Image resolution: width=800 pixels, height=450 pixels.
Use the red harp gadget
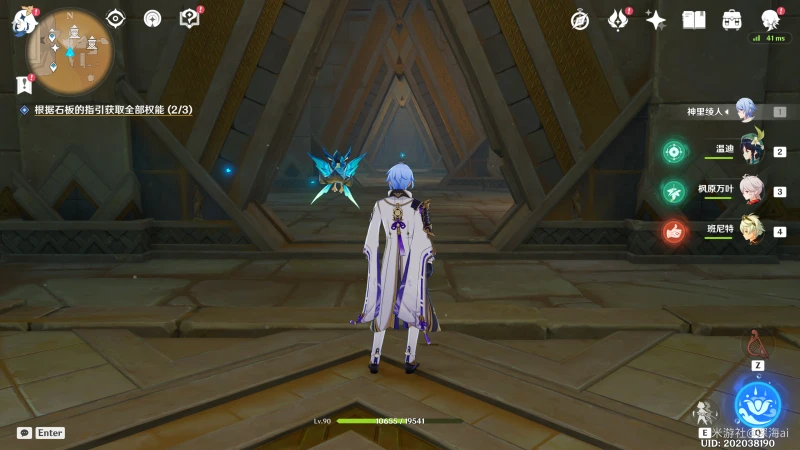point(757,344)
